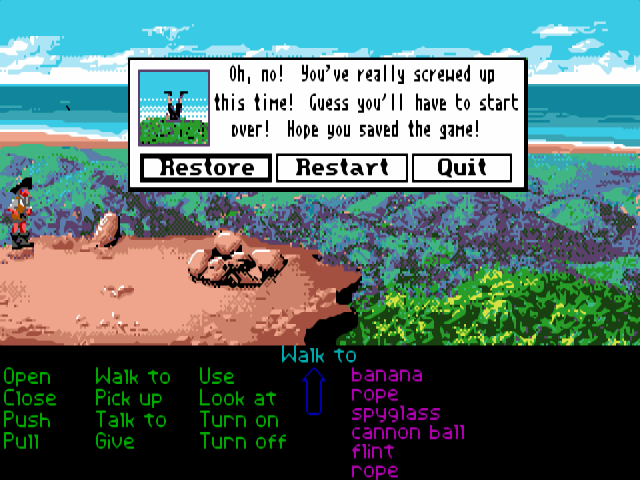Image resolution: width=640 pixels, height=480 pixels.
Task: Select the green Walk to verb
Action: (133, 377)
